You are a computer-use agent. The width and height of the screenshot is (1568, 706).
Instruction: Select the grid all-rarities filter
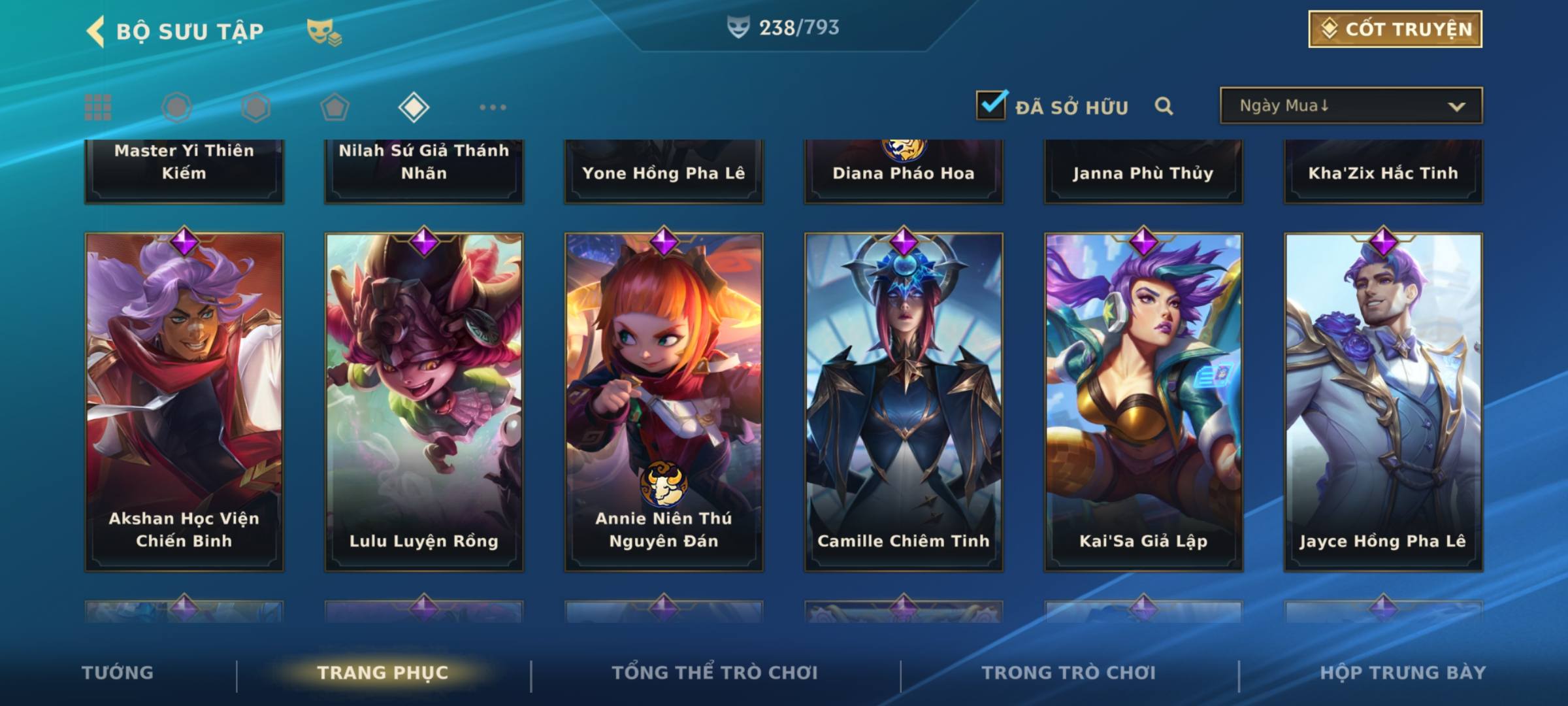pos(98,107)
